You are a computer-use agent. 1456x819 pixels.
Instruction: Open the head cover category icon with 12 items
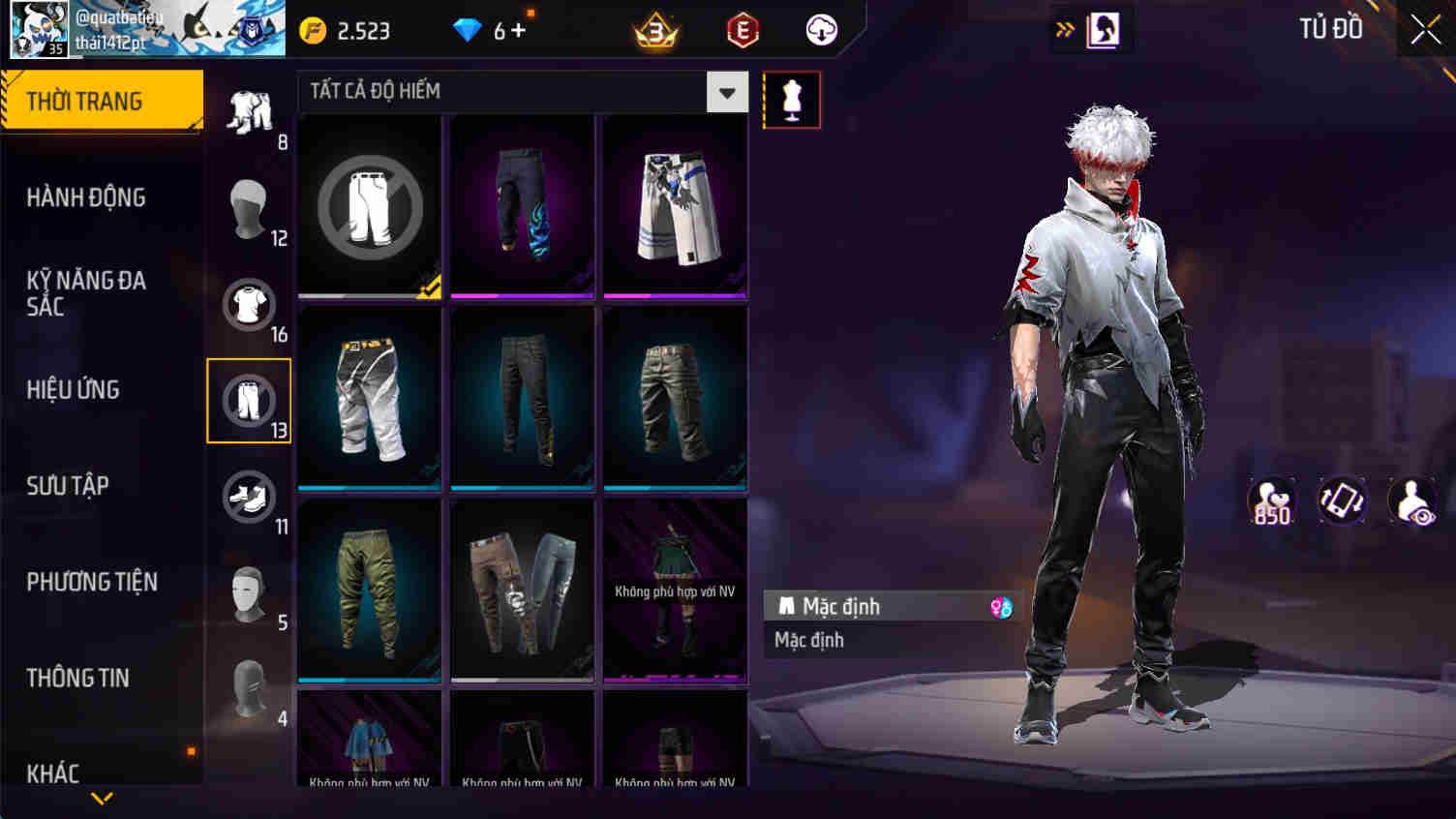click(x=249, y=208)
